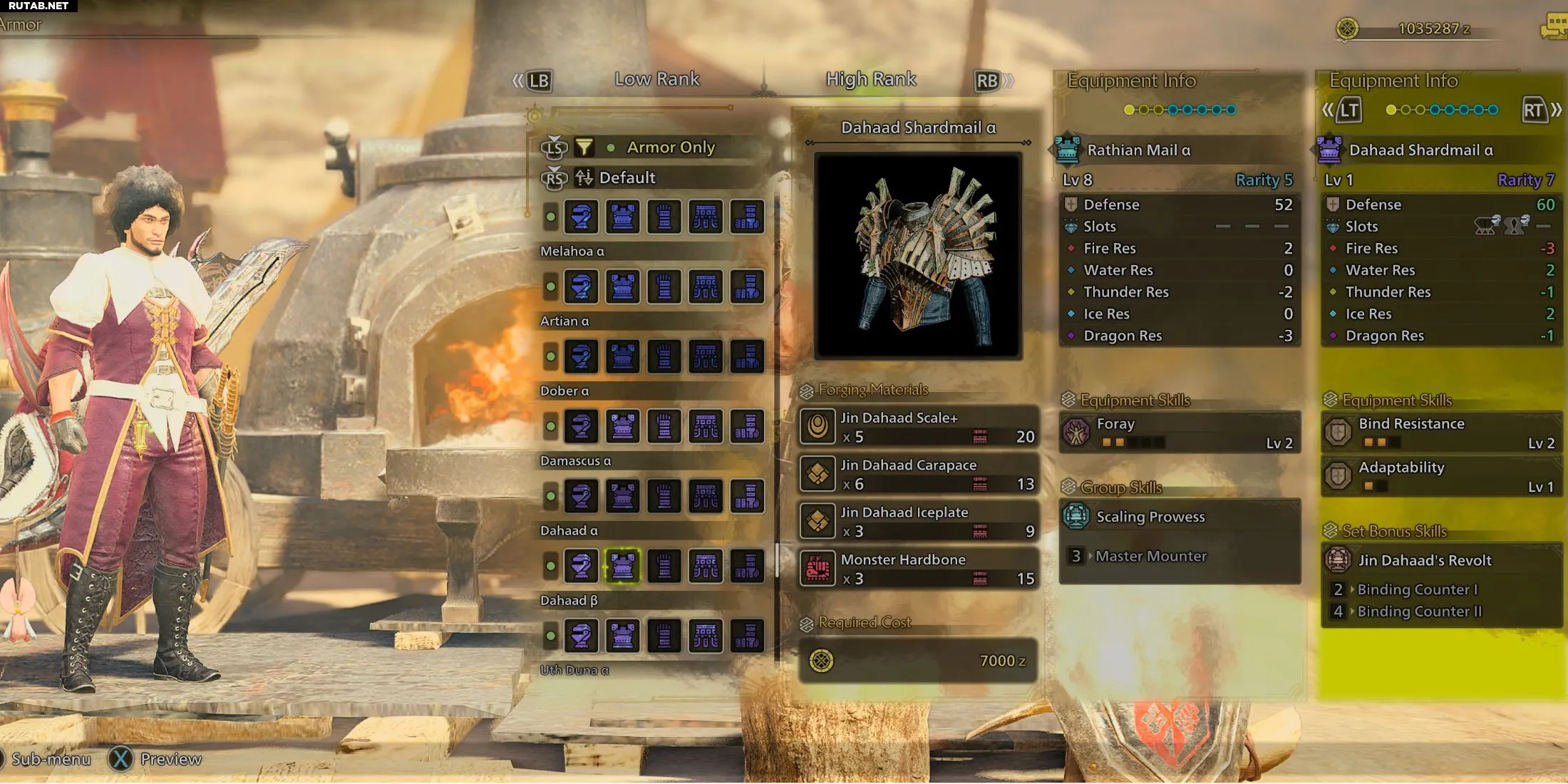Select the Jin Dahaad Carapace material row
This screenshot has height=784, width=1568.
coord(918,475)
